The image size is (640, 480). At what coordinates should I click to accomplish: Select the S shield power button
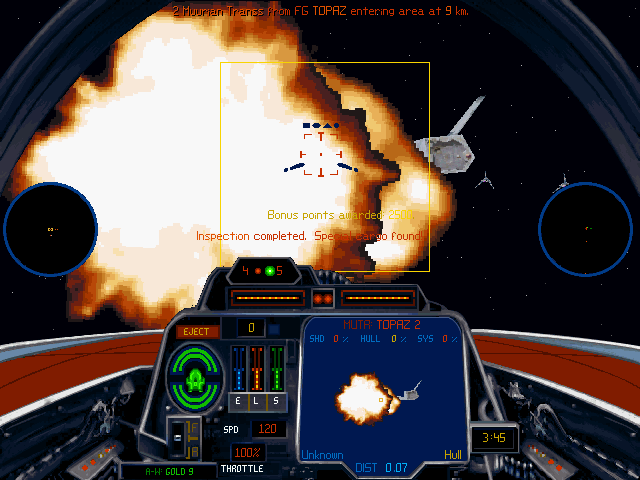(x=276, y=400)
